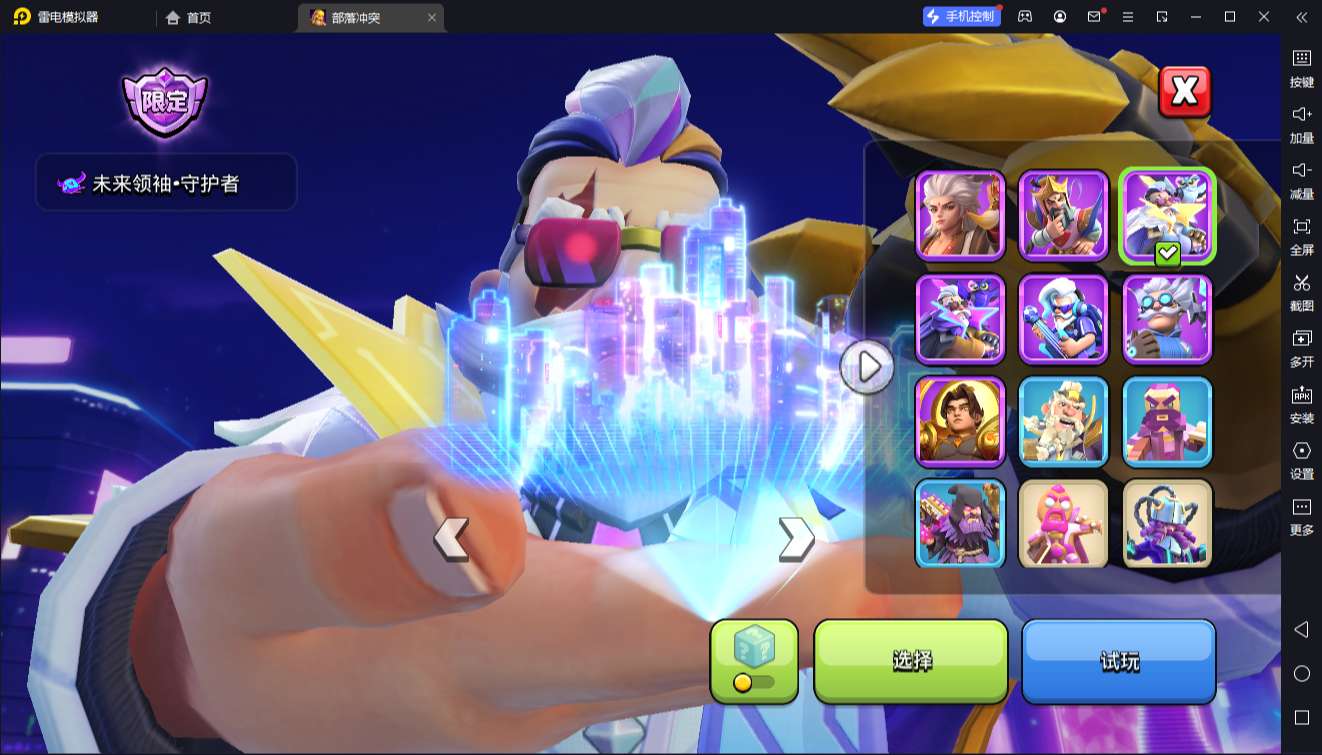
Task: Pick the dark-hooded purple-bearded warden skin
Action: click(x=960, y=523)
